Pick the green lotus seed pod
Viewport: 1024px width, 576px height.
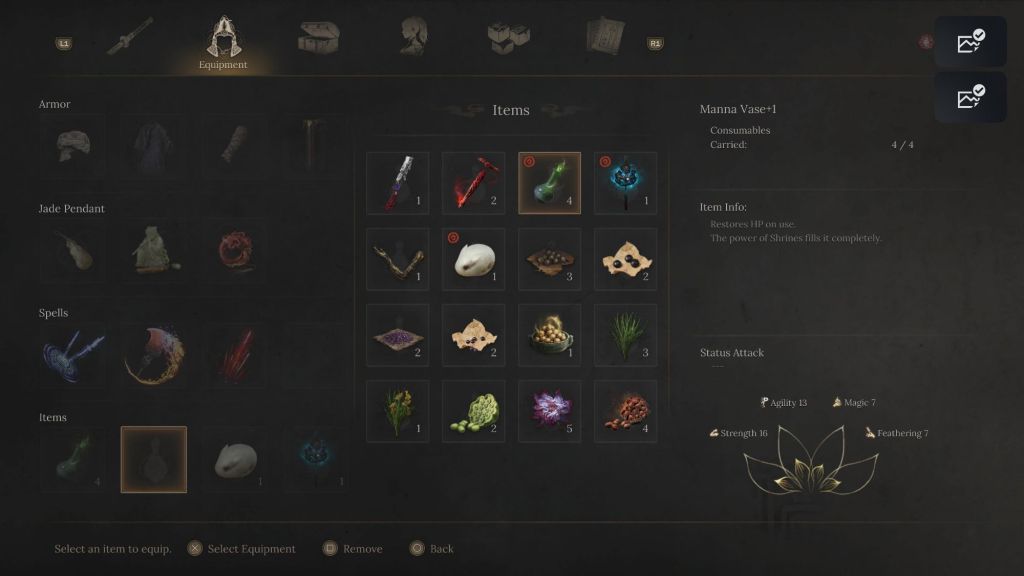coord(474,411)
